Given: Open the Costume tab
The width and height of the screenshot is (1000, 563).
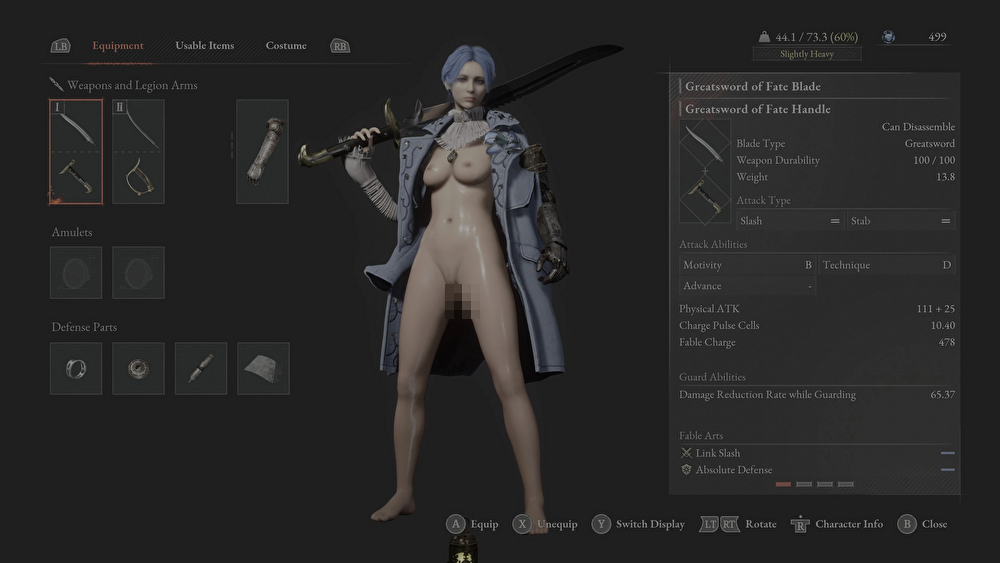Looking at the screenshot, I should click(x=286, y=45).
